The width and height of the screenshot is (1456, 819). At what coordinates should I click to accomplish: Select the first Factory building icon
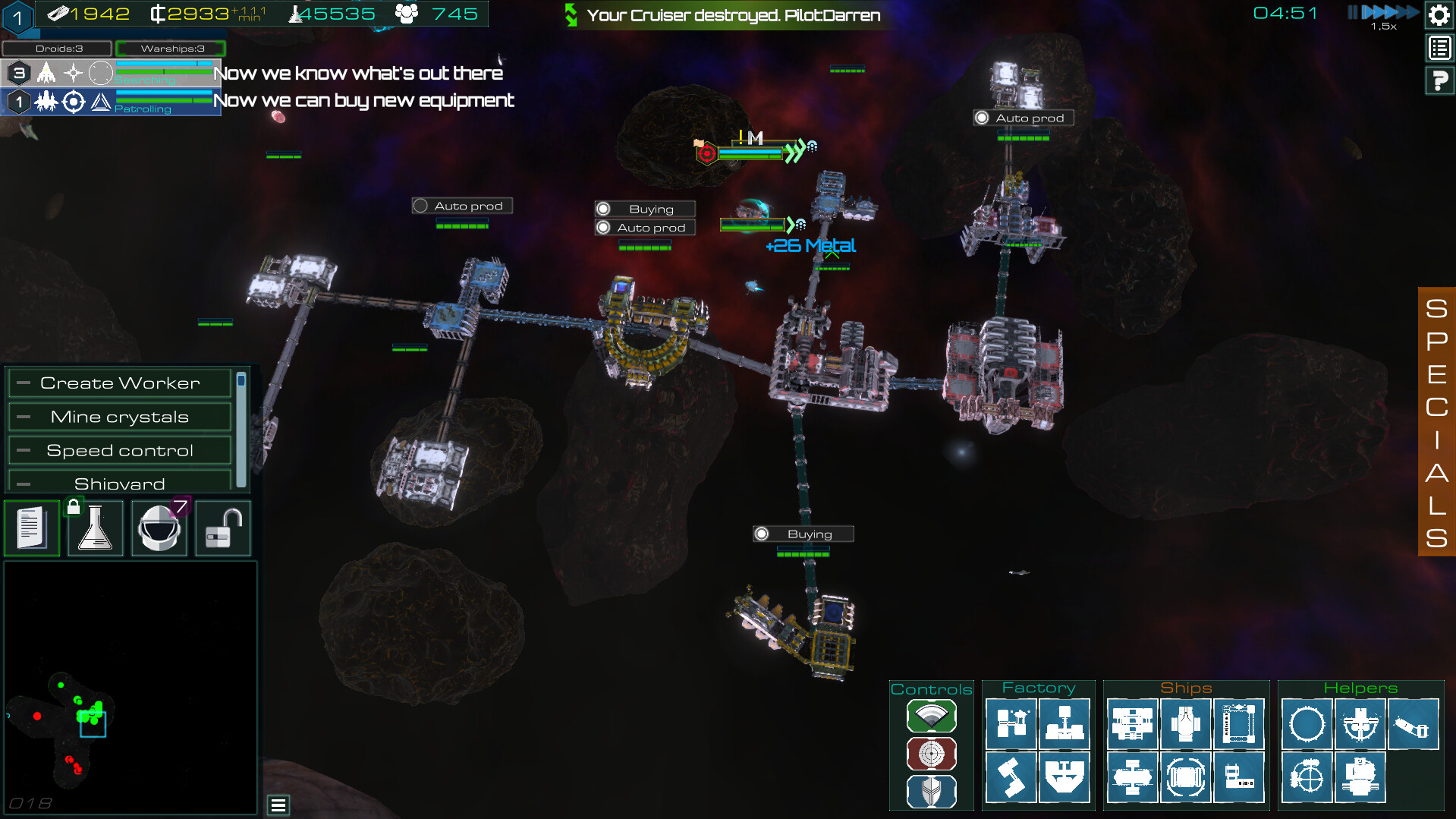point(1012,723)
